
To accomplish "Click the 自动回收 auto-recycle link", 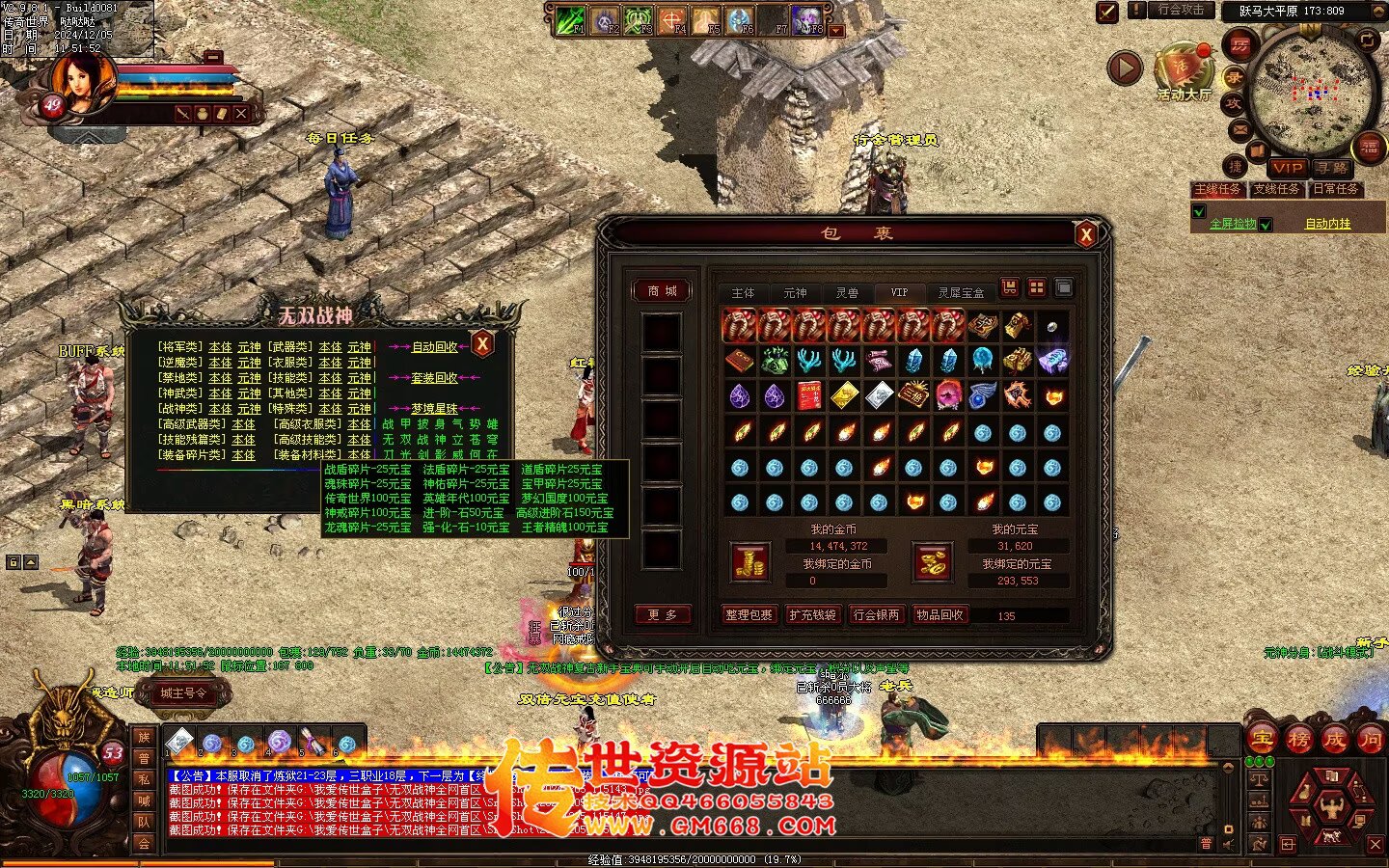I will click(x=435, y=347).
